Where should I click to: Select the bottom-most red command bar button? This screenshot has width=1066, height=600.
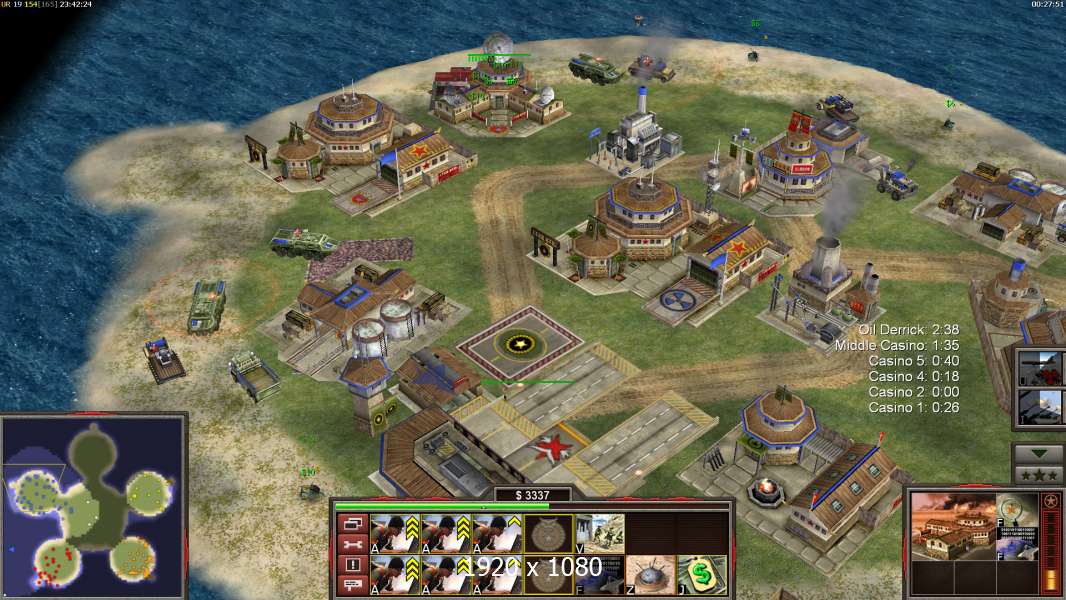(352, 584)
